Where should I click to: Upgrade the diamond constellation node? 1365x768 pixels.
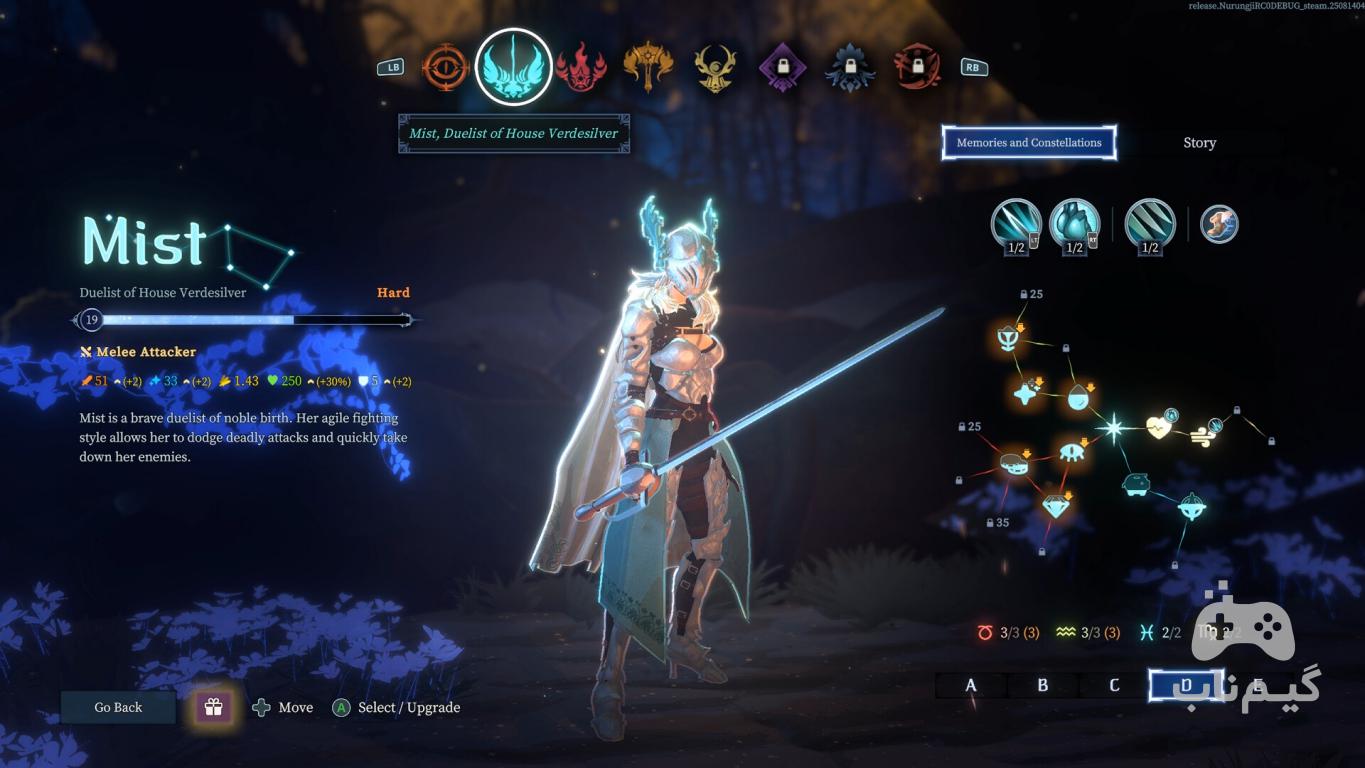(x=1056, y=505)
